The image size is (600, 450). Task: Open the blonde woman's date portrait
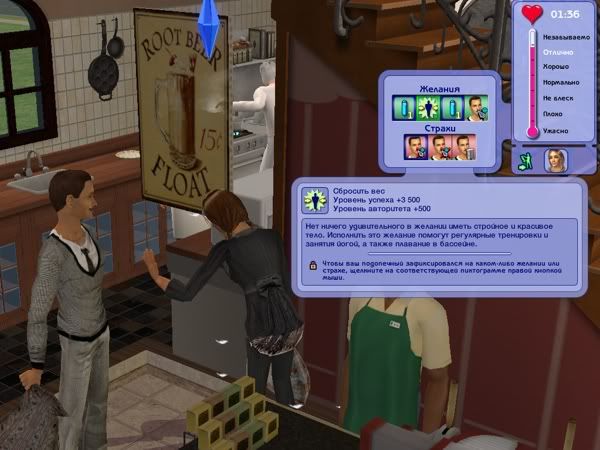[555, 161]
